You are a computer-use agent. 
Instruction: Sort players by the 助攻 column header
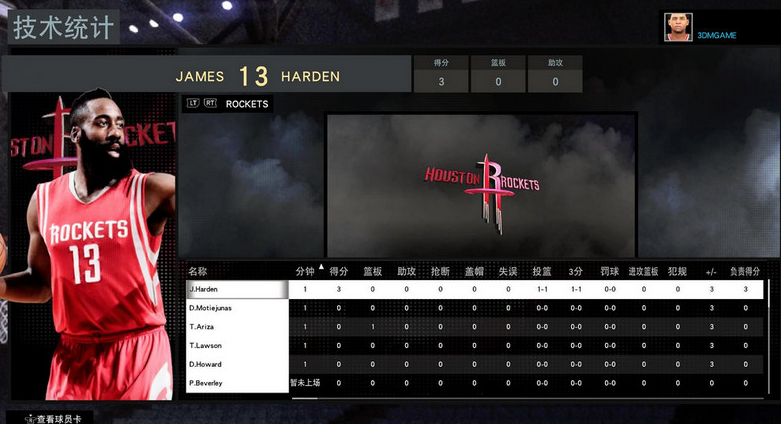(x=406, y=271)
